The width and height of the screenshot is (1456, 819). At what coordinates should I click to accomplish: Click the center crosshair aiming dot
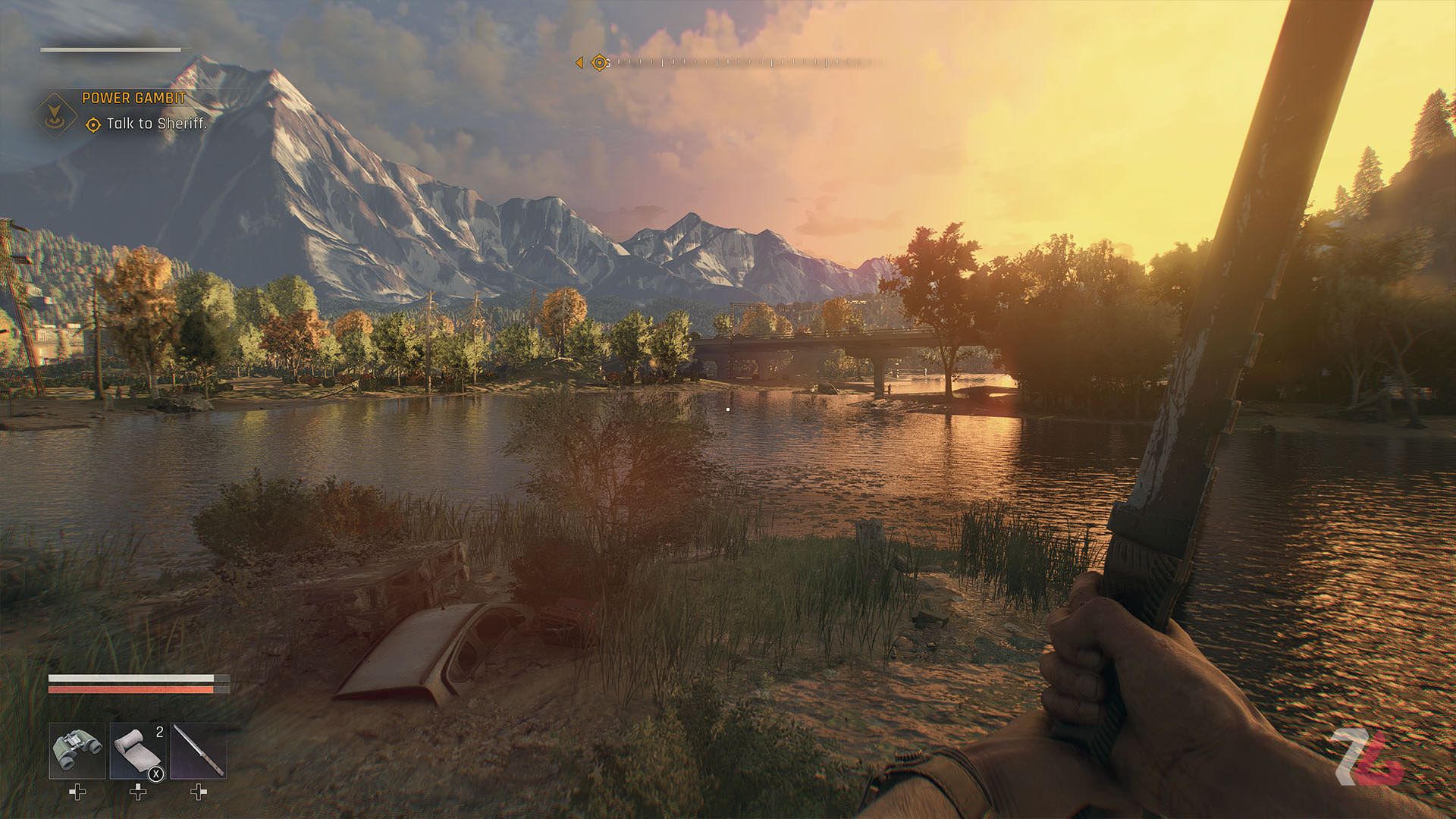(x=728, y=409)
